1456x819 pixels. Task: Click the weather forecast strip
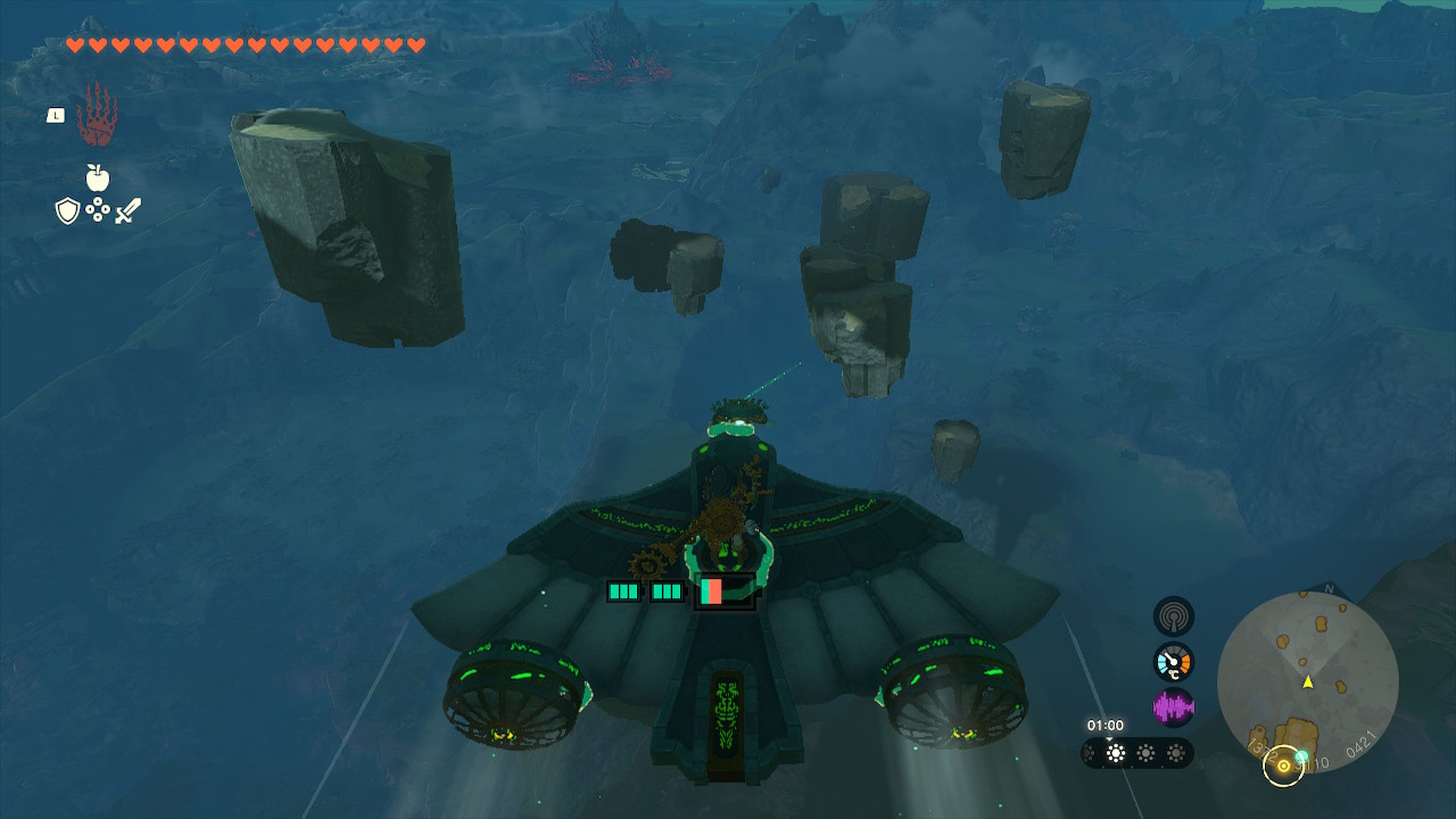click(1137, 753)
